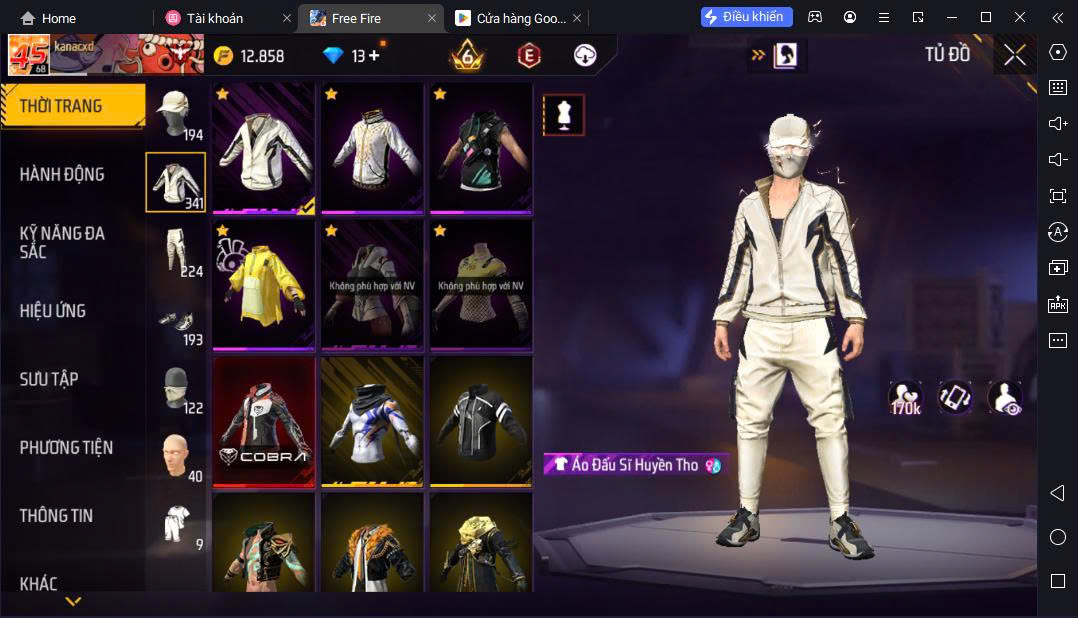The height and width of the screenshot is (618, 1078).
Task: Open the Thông Tin tab
Action: click(x=56, y=516)
